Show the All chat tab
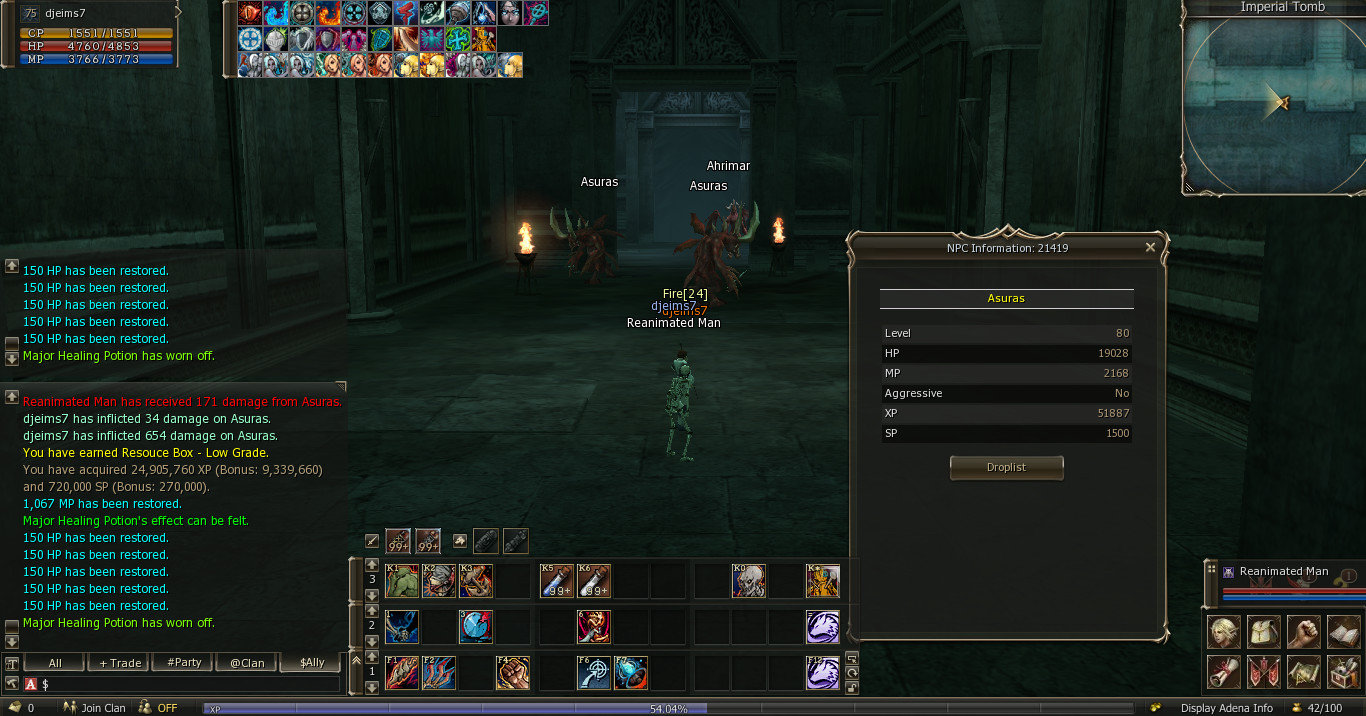This screenshot has height=716, width=1366. (55, 663)
